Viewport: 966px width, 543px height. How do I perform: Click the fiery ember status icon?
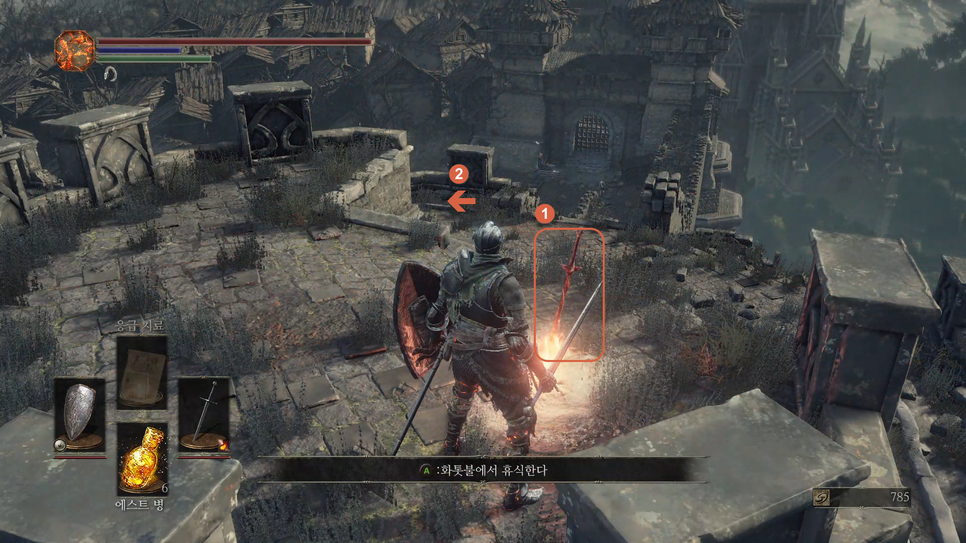coord(74,50)
